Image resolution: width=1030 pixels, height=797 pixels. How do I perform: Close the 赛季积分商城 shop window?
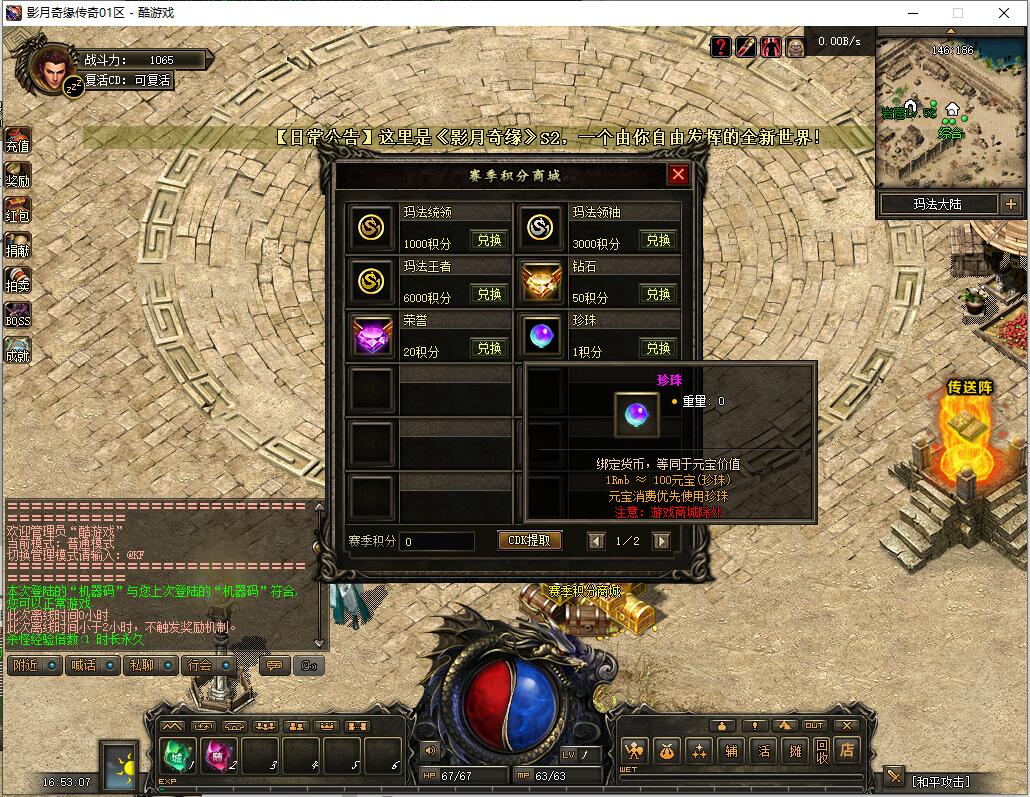[x=678, y=175]
